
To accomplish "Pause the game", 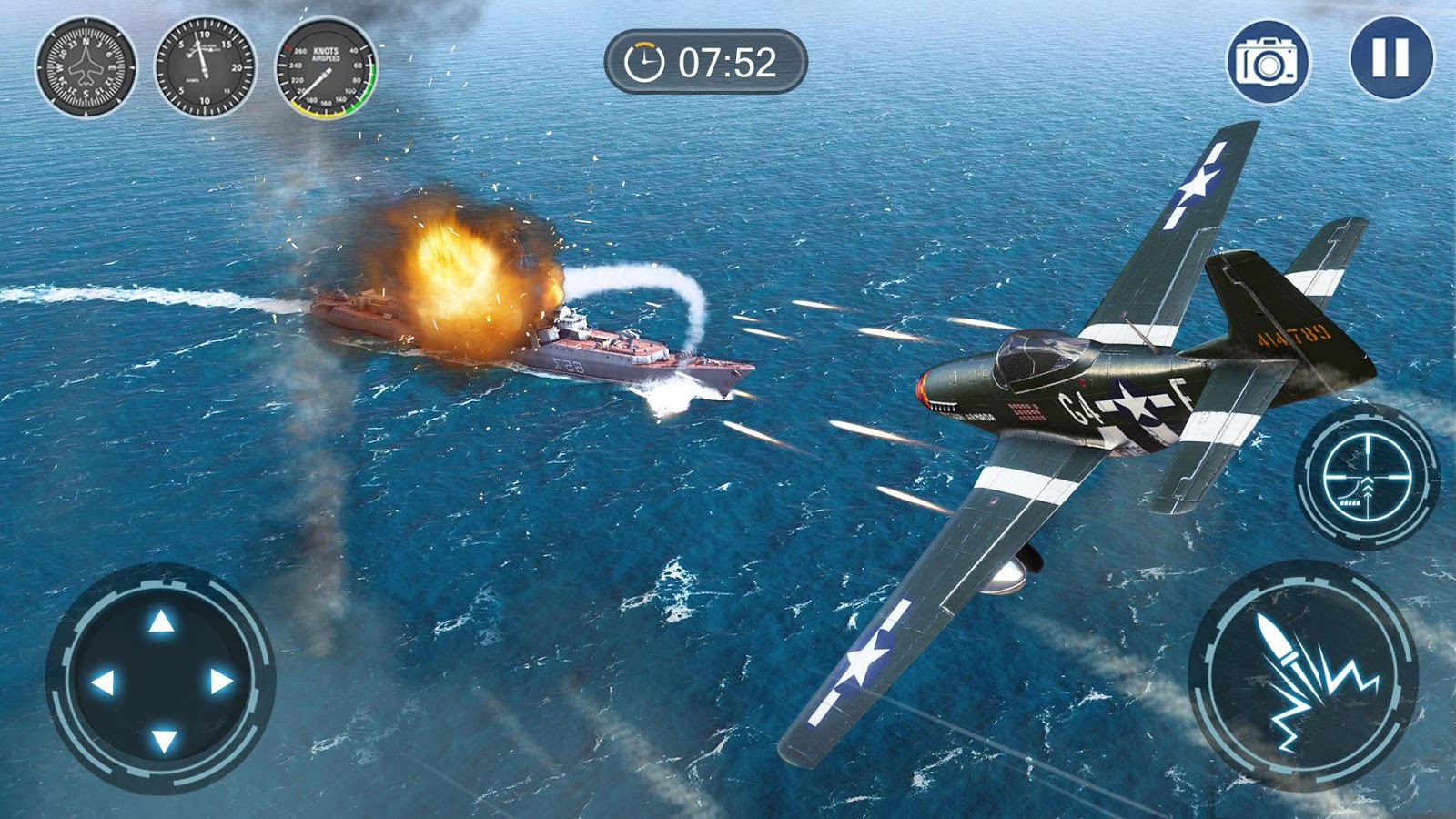I will click(x=1390, y=58).
